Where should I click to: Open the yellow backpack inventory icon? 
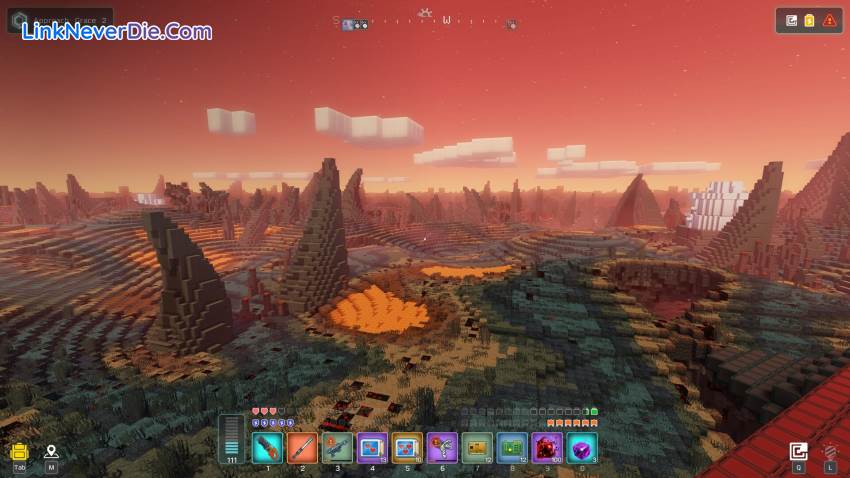click(x=19, y=452)
